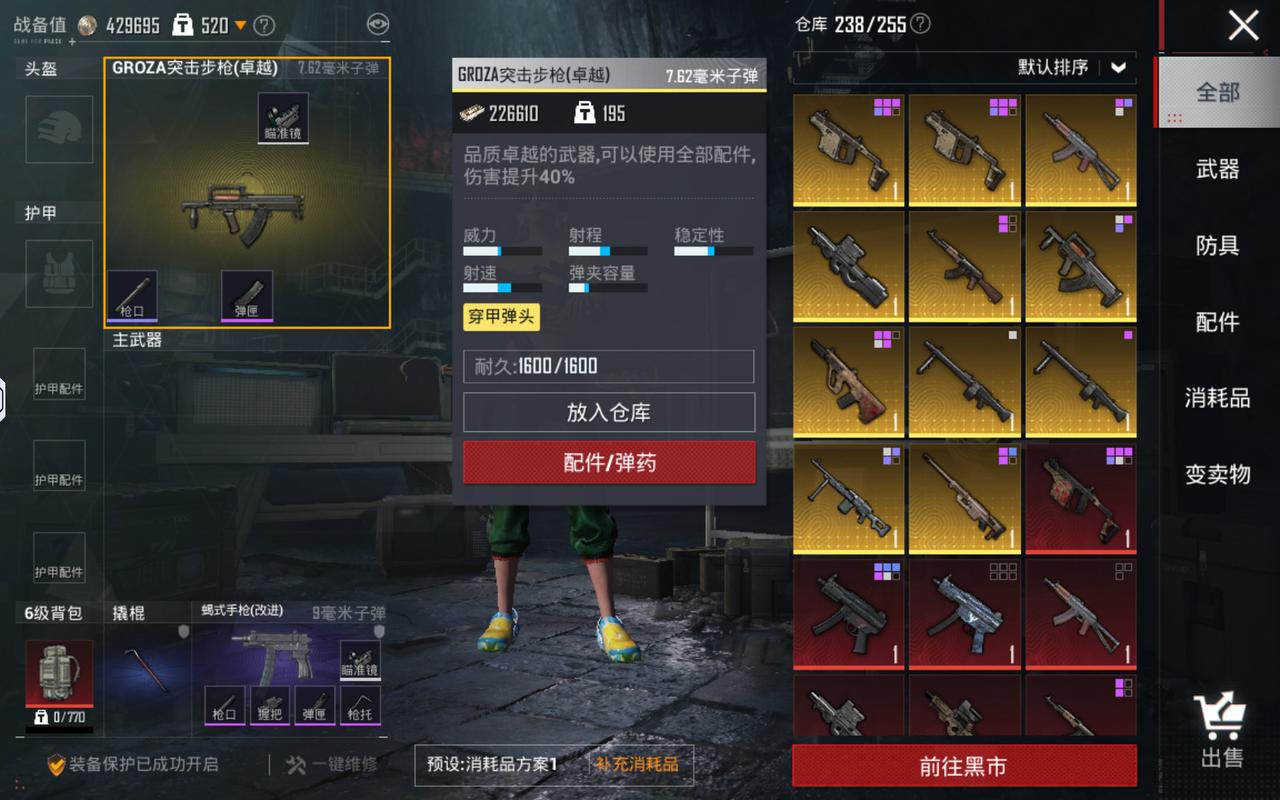Screen dimensions: 1280x800
Task: Click the 枪口 muzzle slot on GROZA
Action: click(x=133, y=295)
